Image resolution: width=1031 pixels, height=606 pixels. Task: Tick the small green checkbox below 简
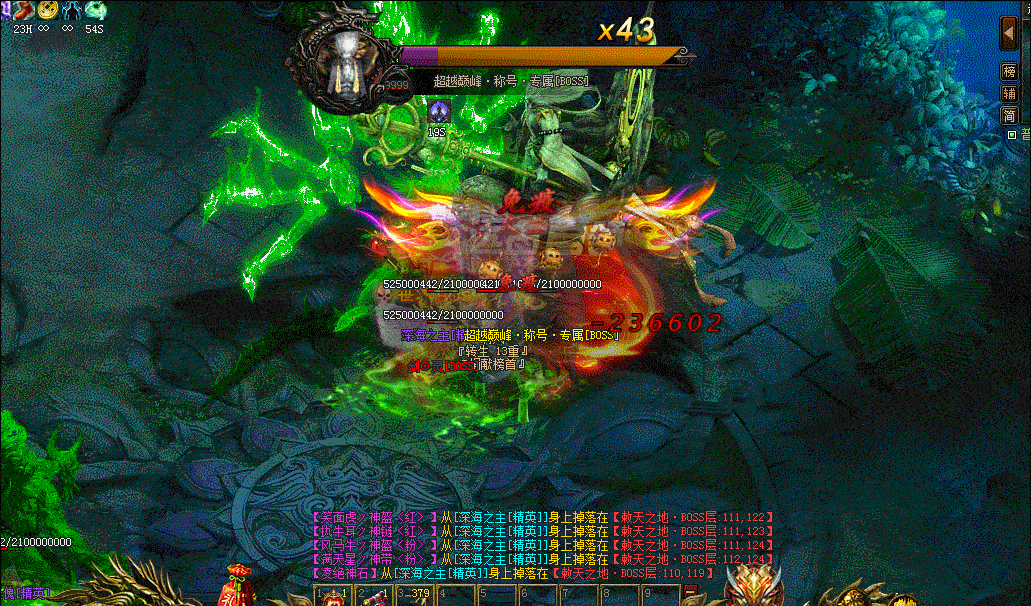pyautogui.click(x=1011, y=134)
